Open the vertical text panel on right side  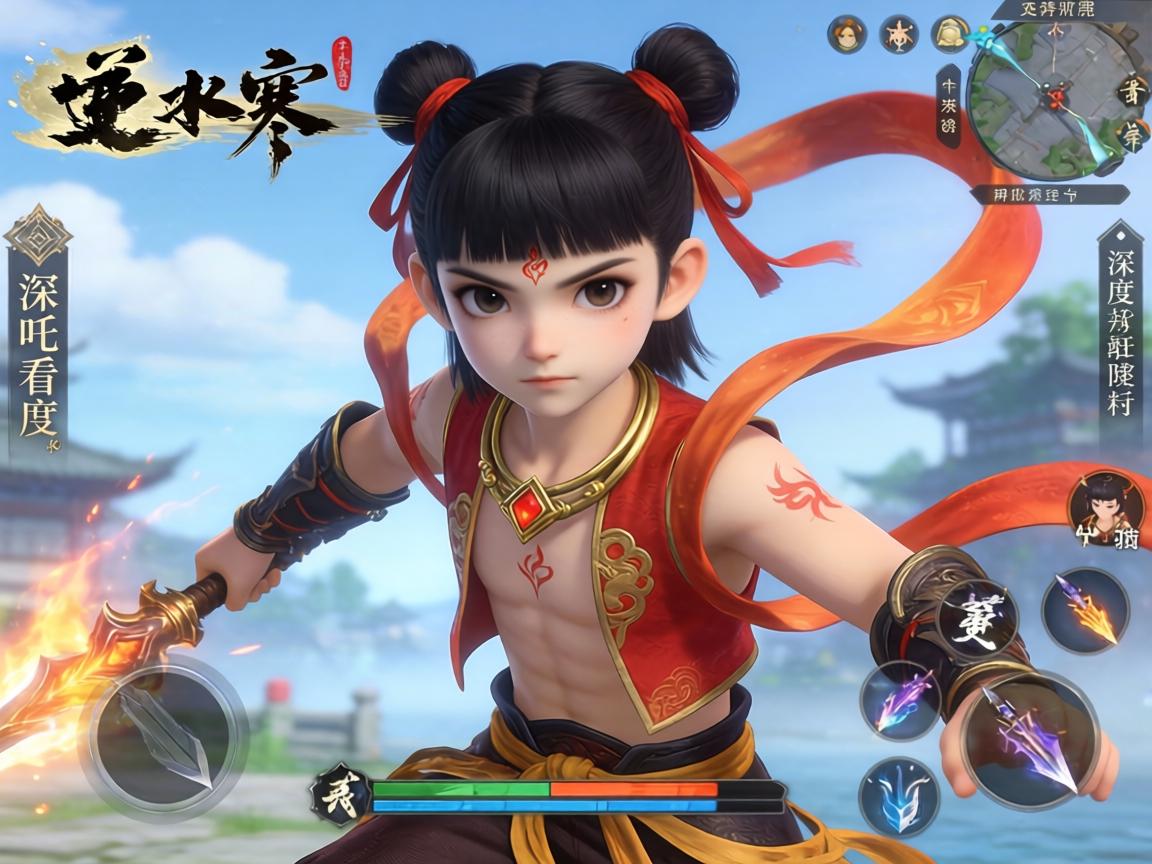click(x=1119, y=335)
